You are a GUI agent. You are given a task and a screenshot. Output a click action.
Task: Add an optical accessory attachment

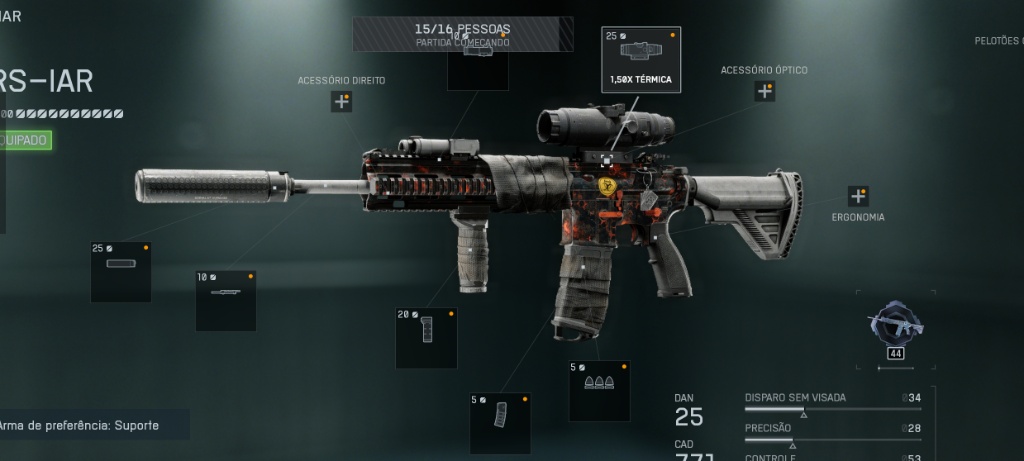pyautogui.click(x=764, y=91)
